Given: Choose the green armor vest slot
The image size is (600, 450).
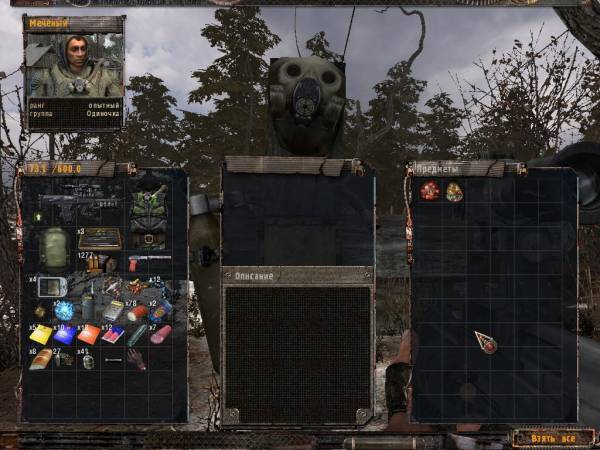Looking at the screenshot, I should click(x=148, y=212).
